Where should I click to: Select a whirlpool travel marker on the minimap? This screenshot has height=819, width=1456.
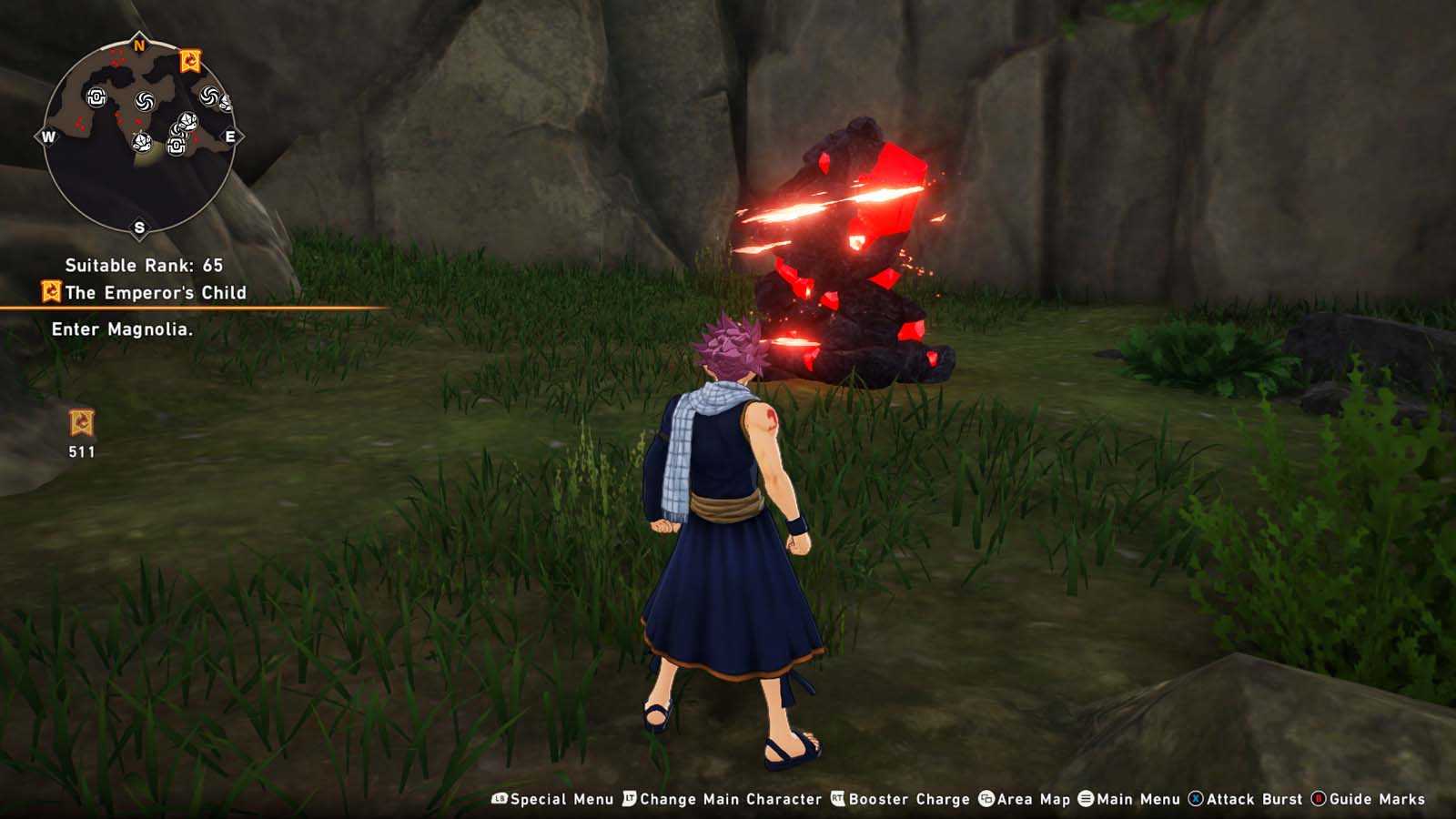pos(145,101)
